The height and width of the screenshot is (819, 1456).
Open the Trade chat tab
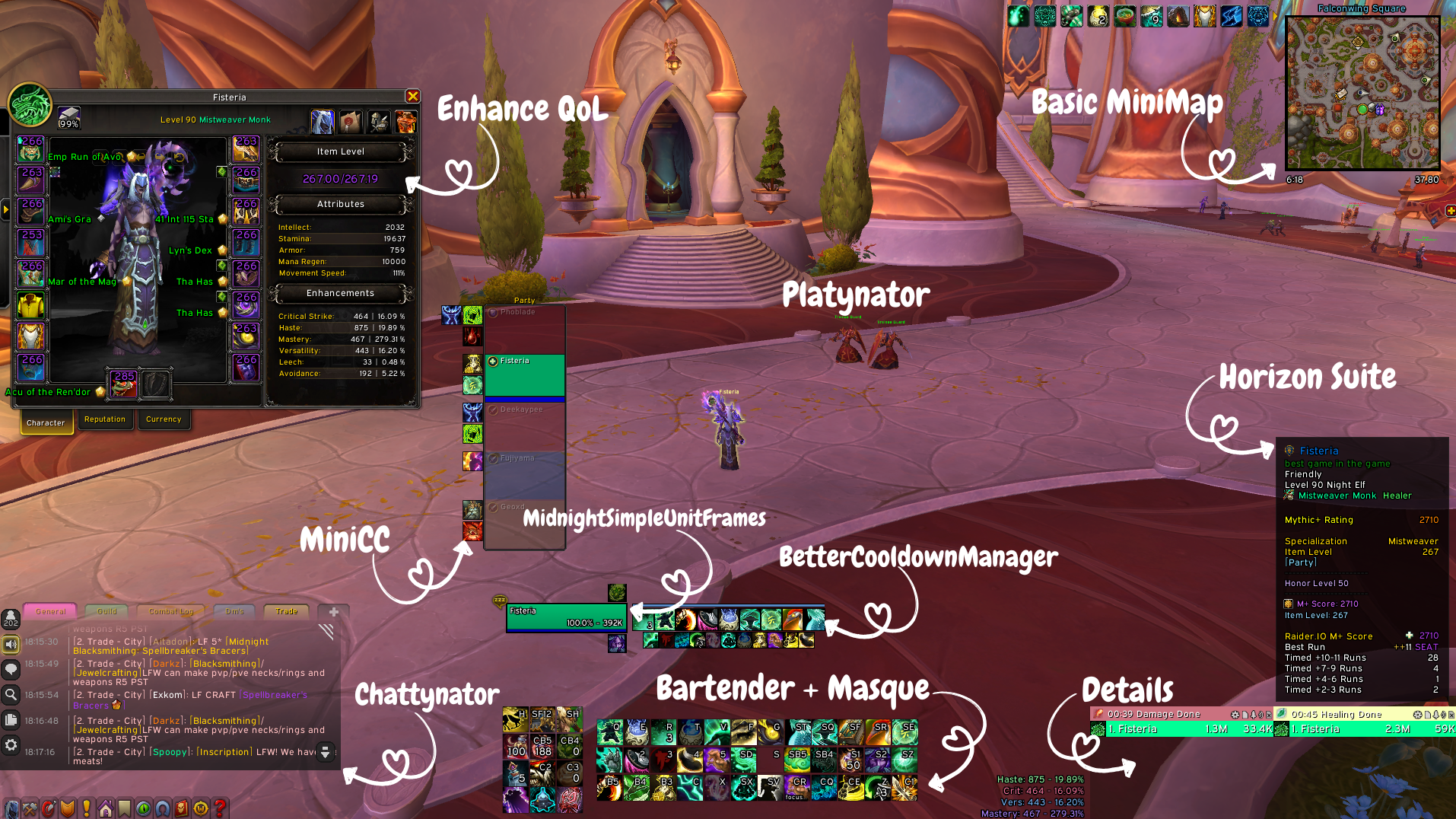[286, 611]
